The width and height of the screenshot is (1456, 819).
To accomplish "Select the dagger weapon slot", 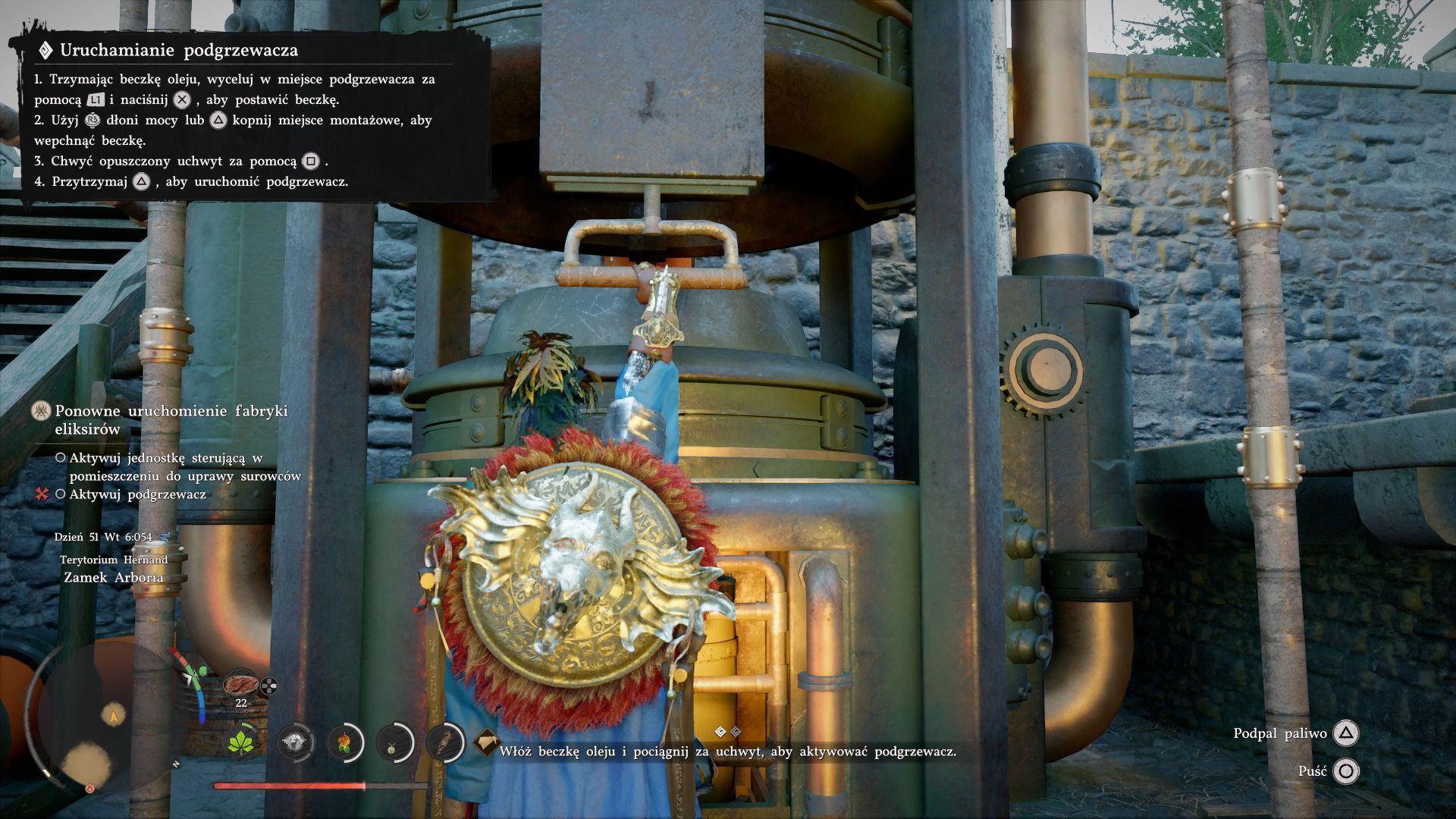I will tap(445, 742).
